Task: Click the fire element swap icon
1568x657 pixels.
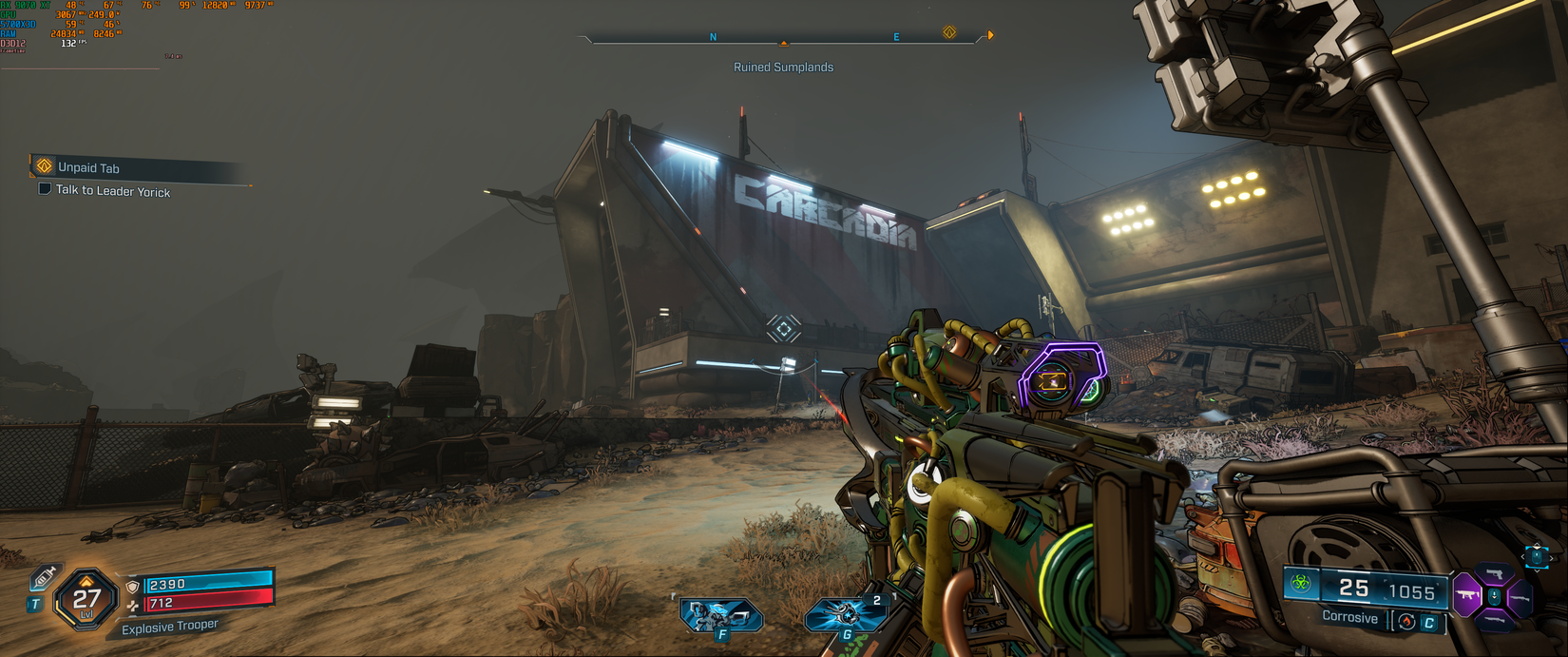Action: click(1406, 622)
